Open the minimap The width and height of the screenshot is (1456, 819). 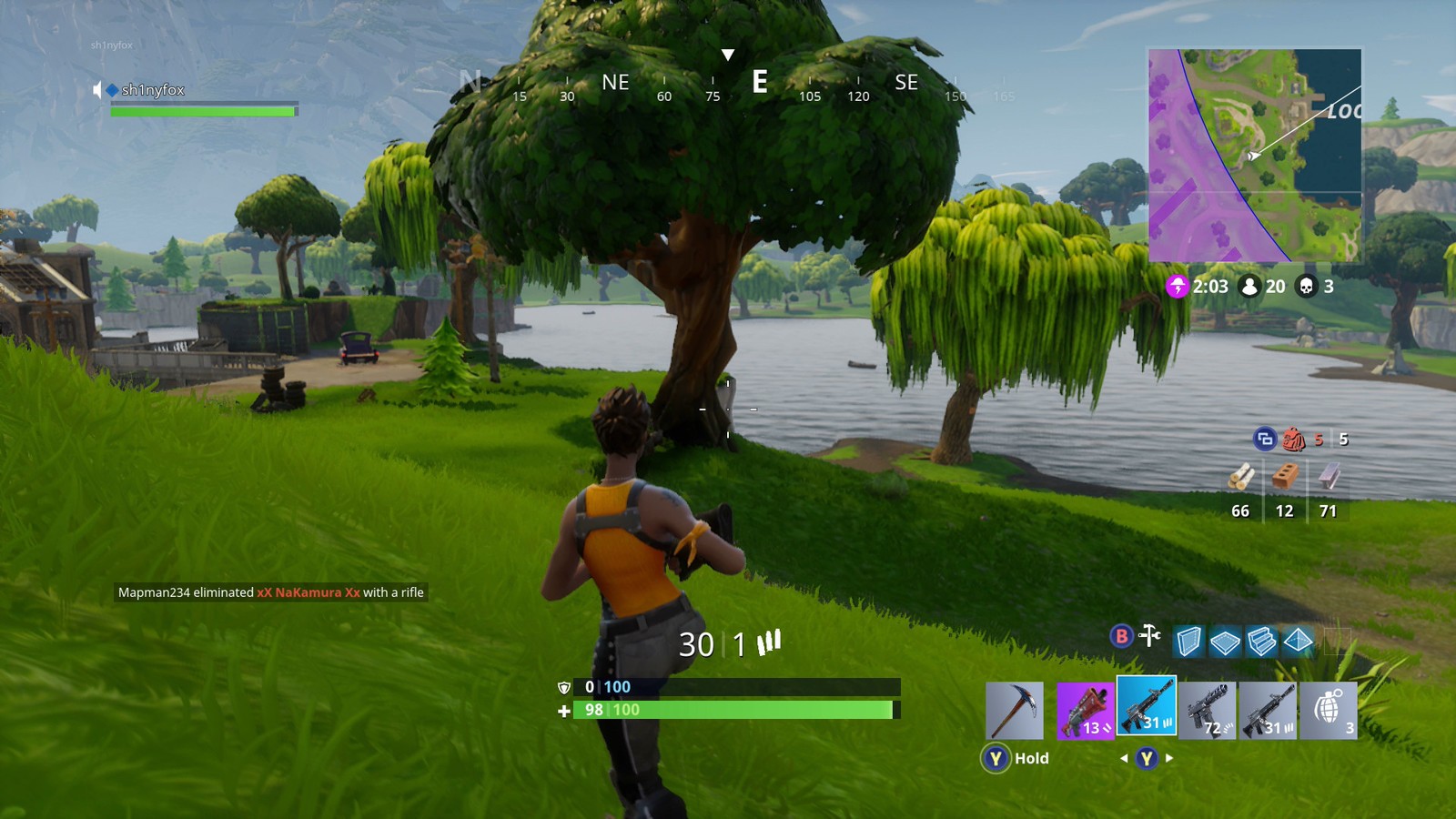click(x=1255, y=156)
